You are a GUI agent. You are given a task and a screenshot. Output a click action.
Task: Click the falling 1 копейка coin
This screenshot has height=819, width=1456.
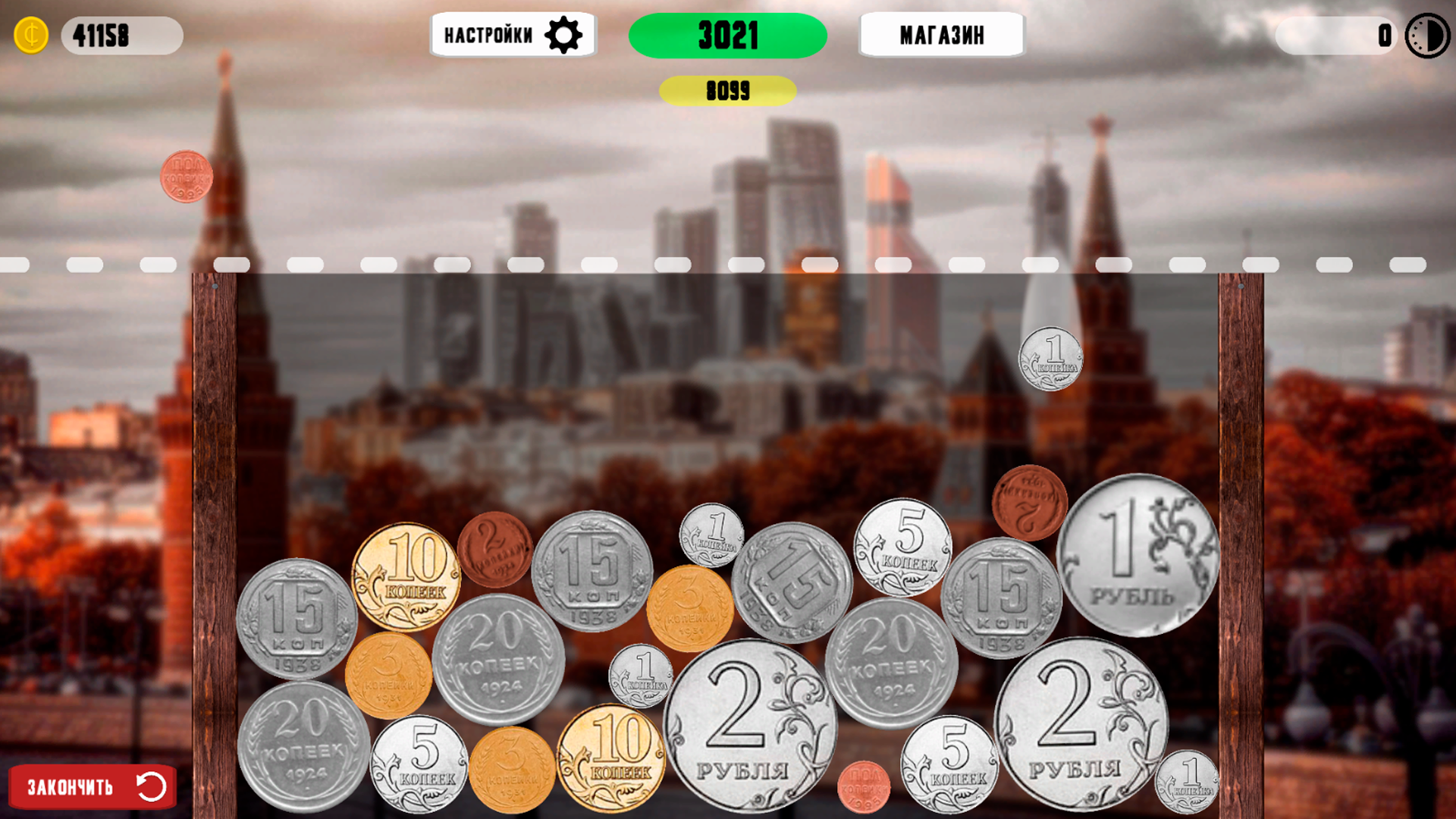tap(1053, 358)
